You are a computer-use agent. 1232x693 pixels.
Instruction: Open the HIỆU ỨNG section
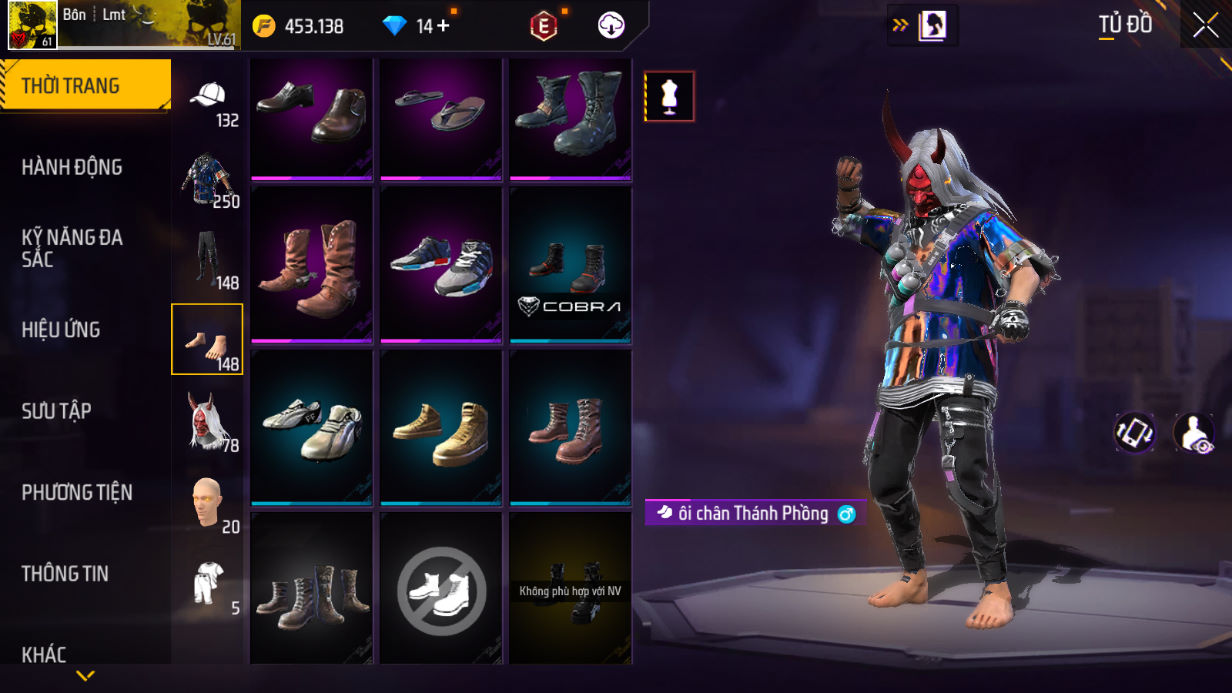[x=61, y=329]
